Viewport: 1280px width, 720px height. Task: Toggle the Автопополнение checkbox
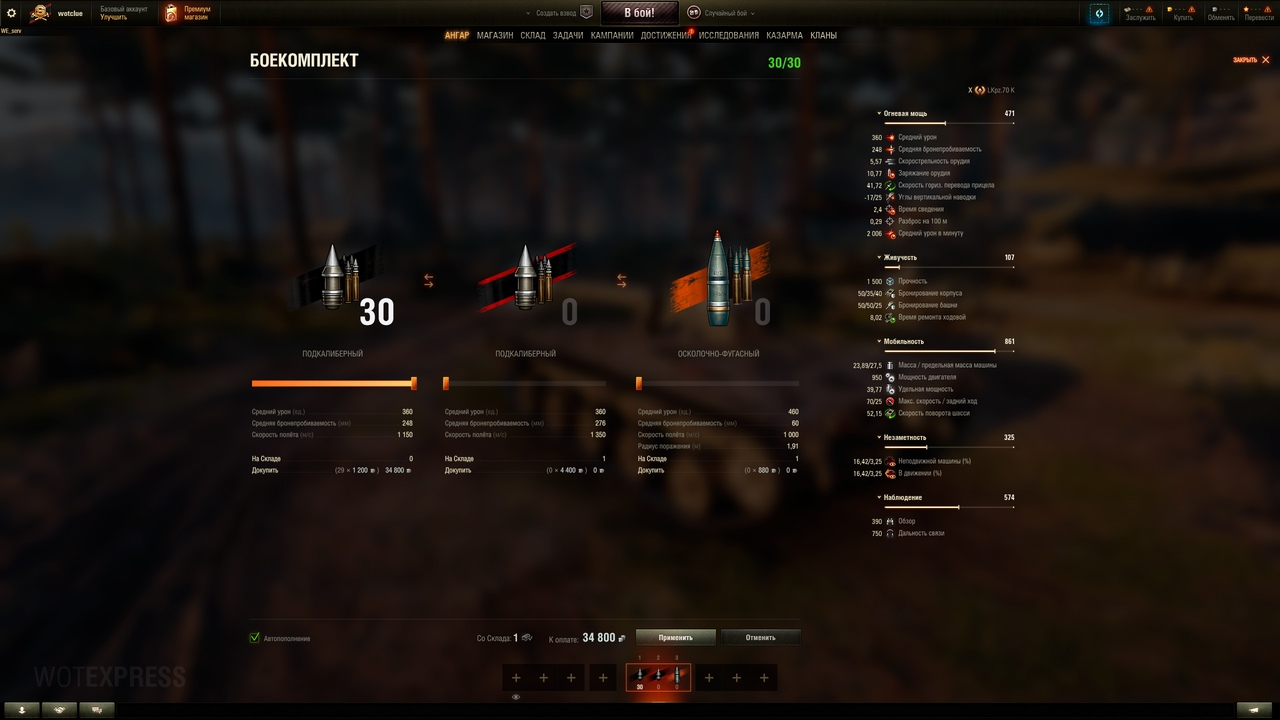(x=255, y=638)
